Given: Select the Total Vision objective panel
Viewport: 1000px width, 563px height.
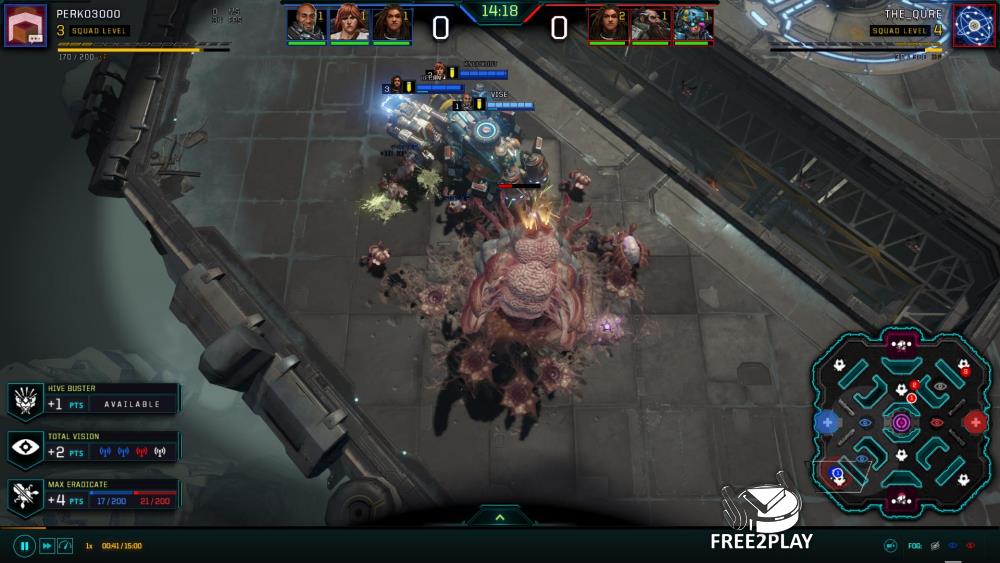Looking at the screenshot, I should pyautogui.click(x=94, y=447).
